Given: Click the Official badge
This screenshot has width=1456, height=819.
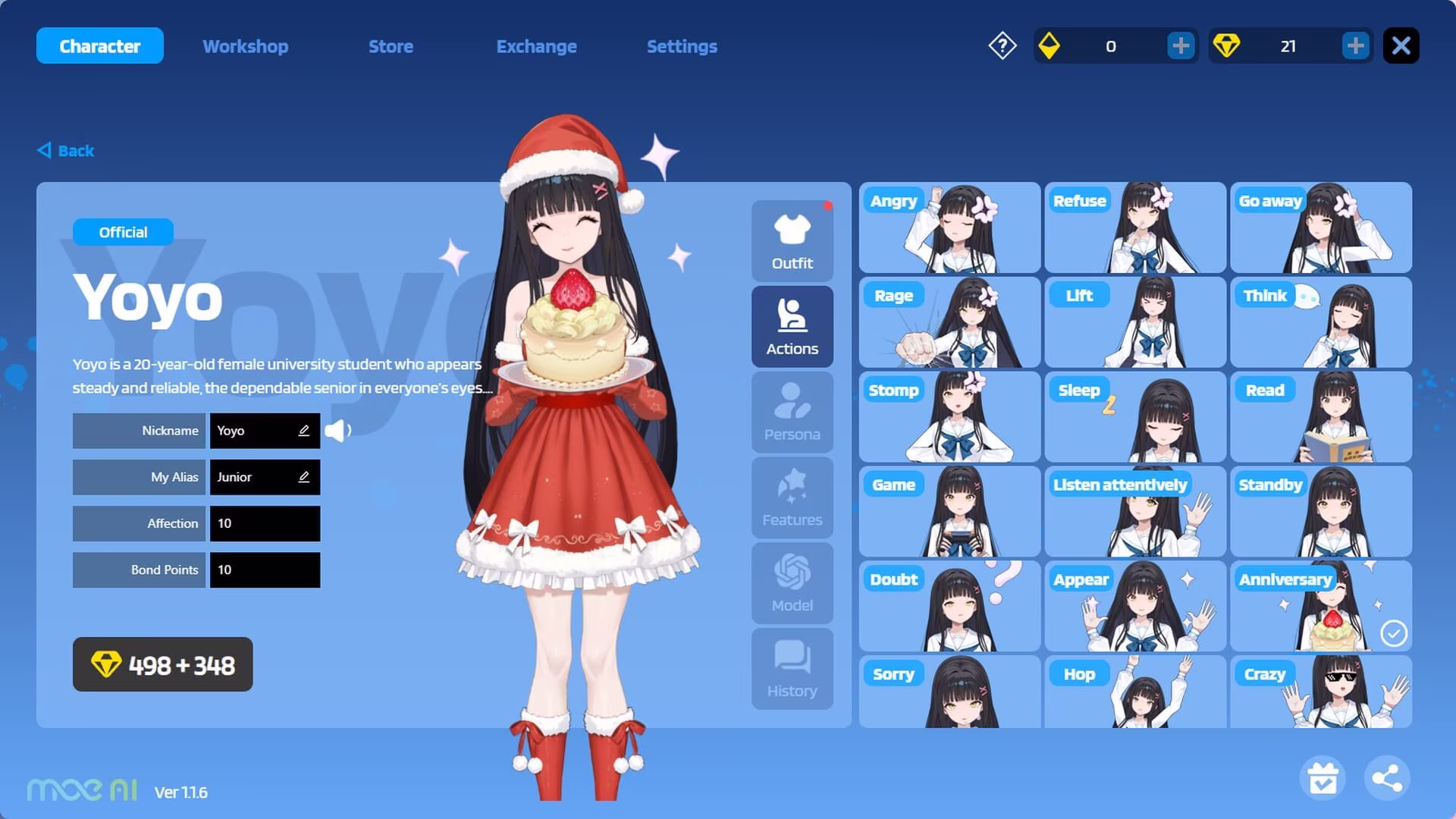Looking at the screenshot, I should (123, 232).
